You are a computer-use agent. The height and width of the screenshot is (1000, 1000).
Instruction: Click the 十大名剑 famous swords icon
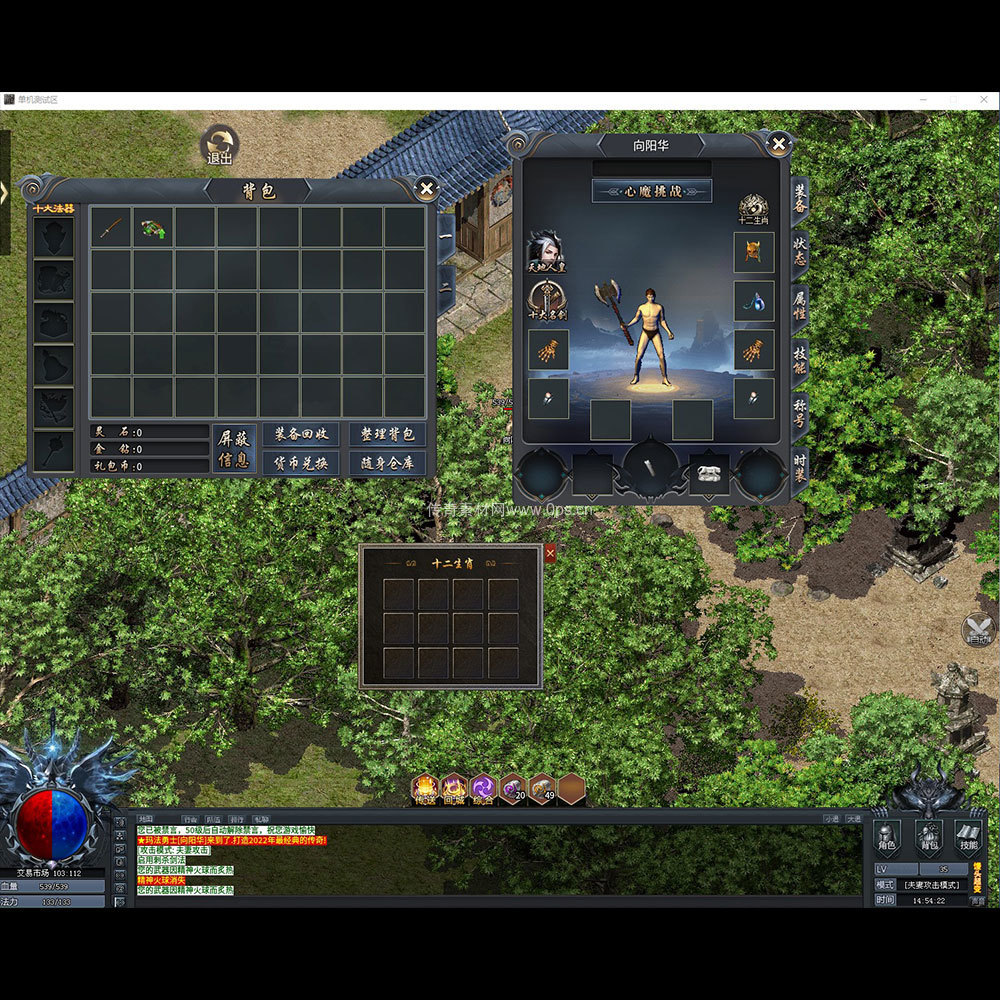(x=547, y=299)
